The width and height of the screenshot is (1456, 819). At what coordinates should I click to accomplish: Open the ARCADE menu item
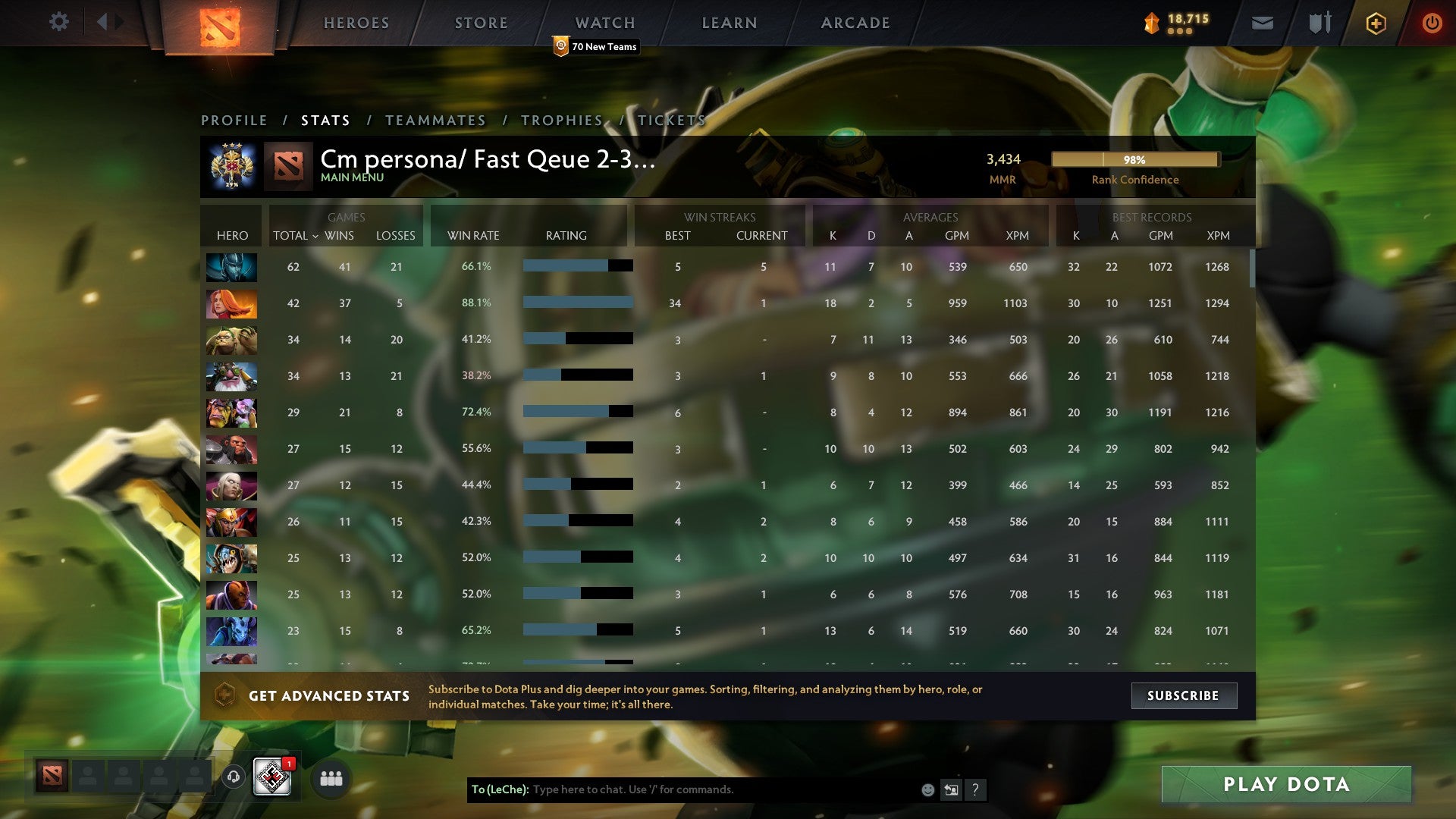coord(854,23)
